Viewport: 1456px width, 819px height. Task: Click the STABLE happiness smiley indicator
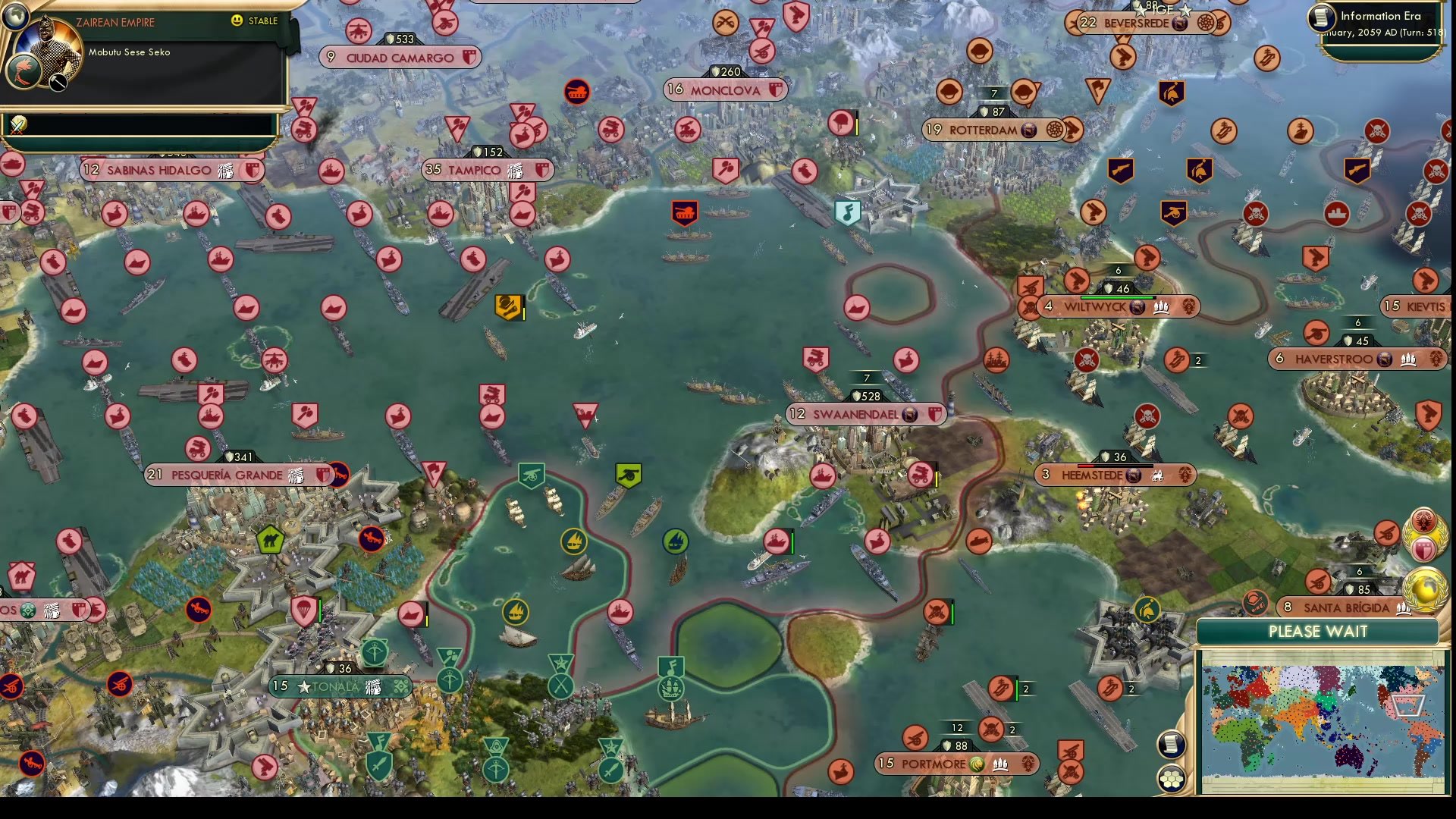[x=237, y=21]
